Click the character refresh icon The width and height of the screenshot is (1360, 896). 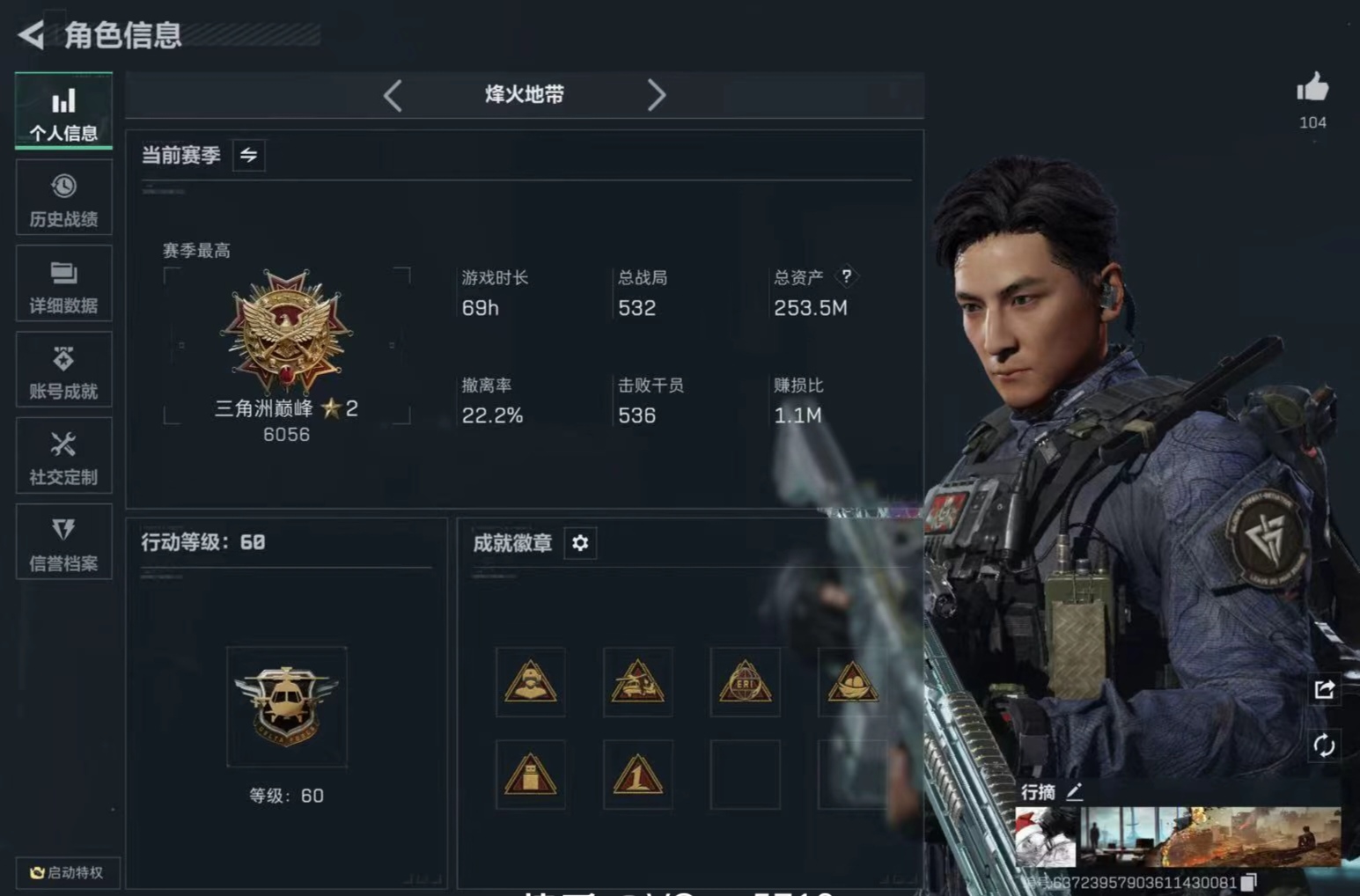tap(1325, 745)
